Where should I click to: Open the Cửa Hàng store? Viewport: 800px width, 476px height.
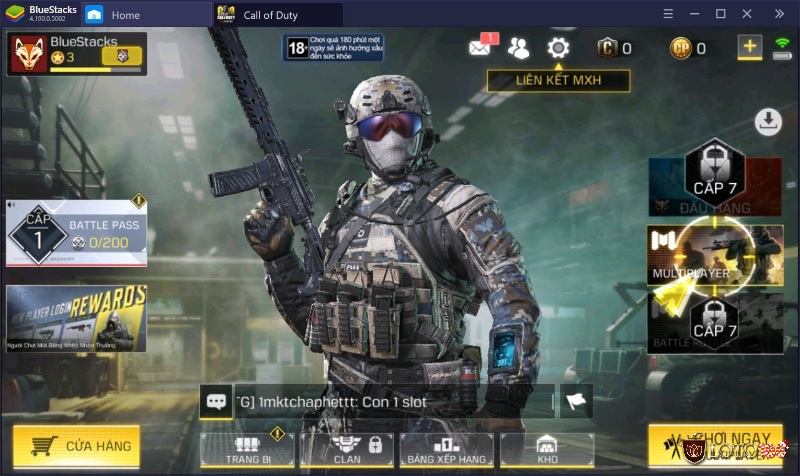tap(77, 446)
